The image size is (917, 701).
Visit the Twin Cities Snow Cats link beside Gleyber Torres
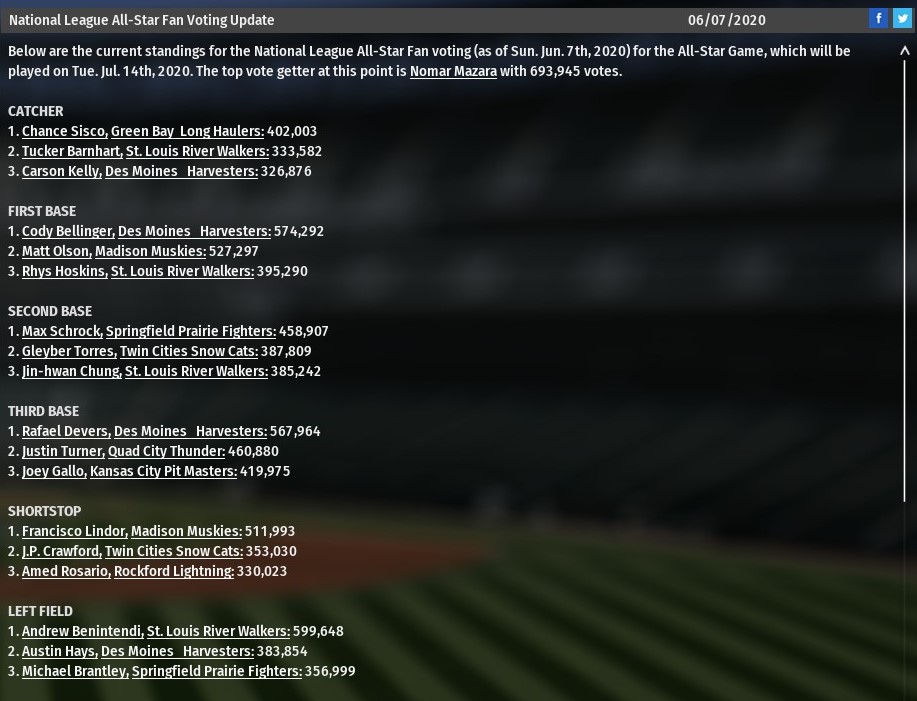point(188,351)
